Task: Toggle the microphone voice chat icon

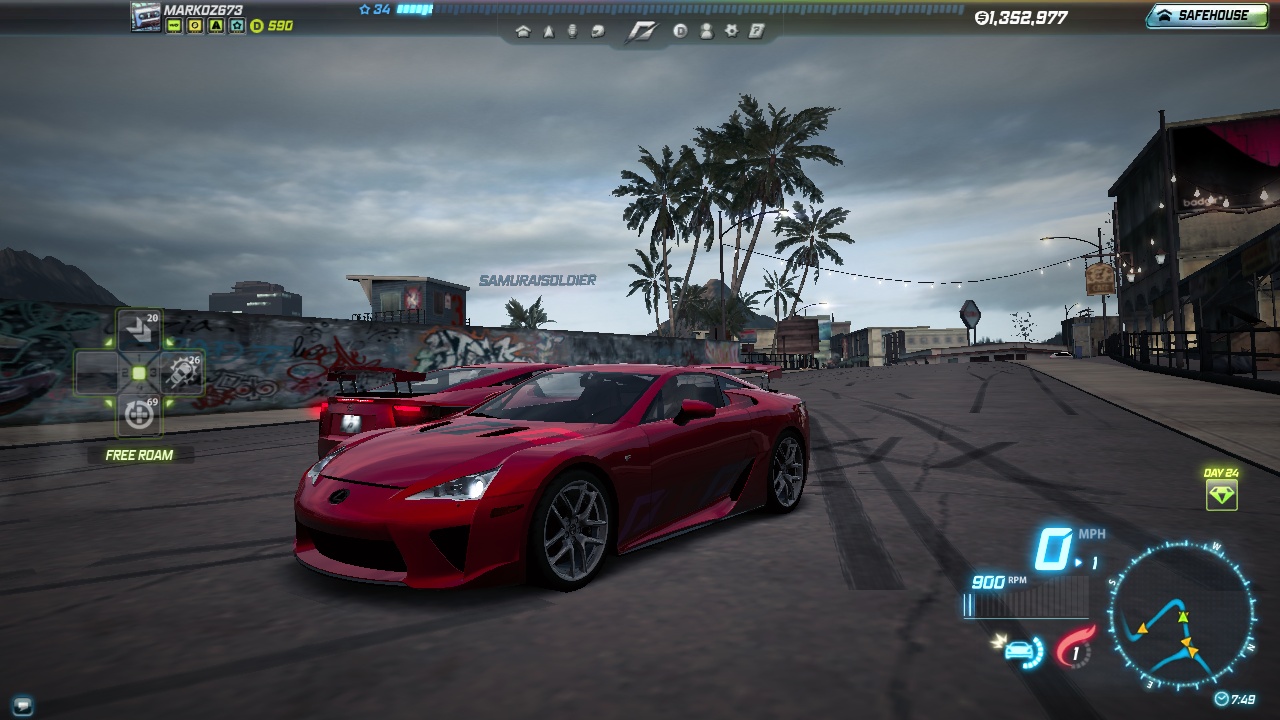Action: point(573,31)
